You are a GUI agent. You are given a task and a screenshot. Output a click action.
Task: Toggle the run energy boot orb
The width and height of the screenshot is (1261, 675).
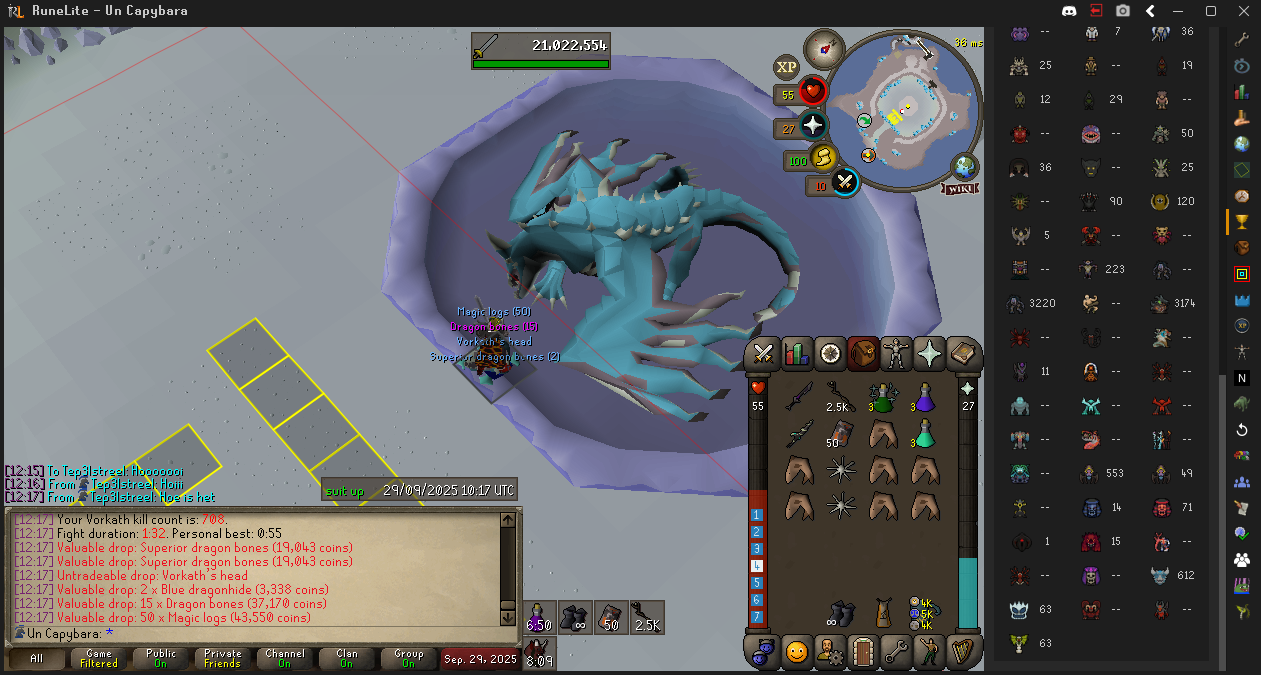pyautogui.click(x=823, y=158)
